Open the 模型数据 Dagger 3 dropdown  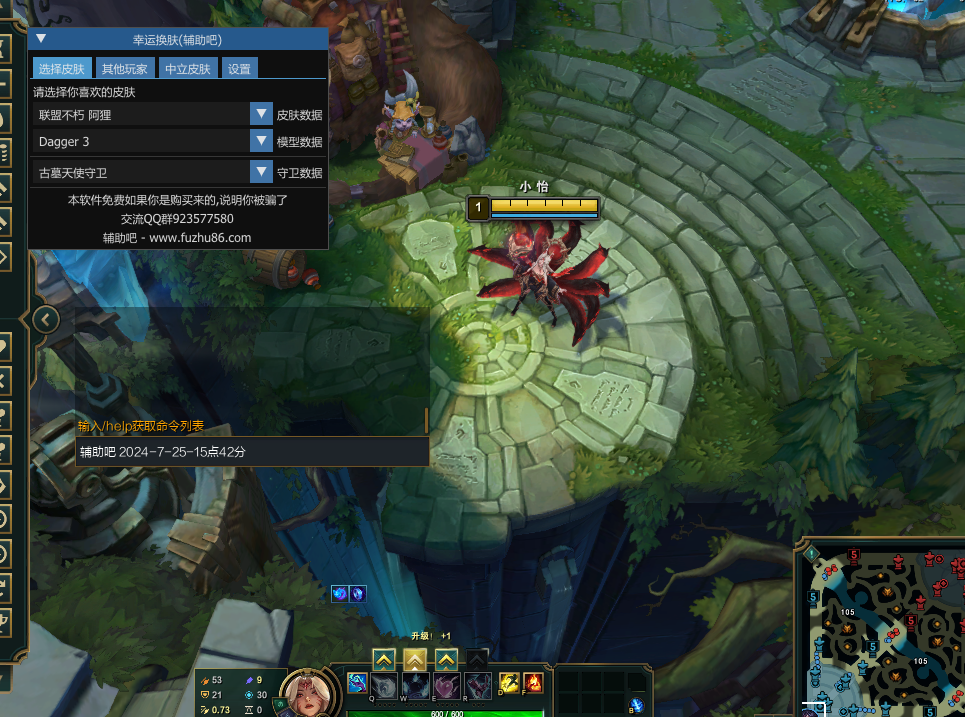click(261, 142)
